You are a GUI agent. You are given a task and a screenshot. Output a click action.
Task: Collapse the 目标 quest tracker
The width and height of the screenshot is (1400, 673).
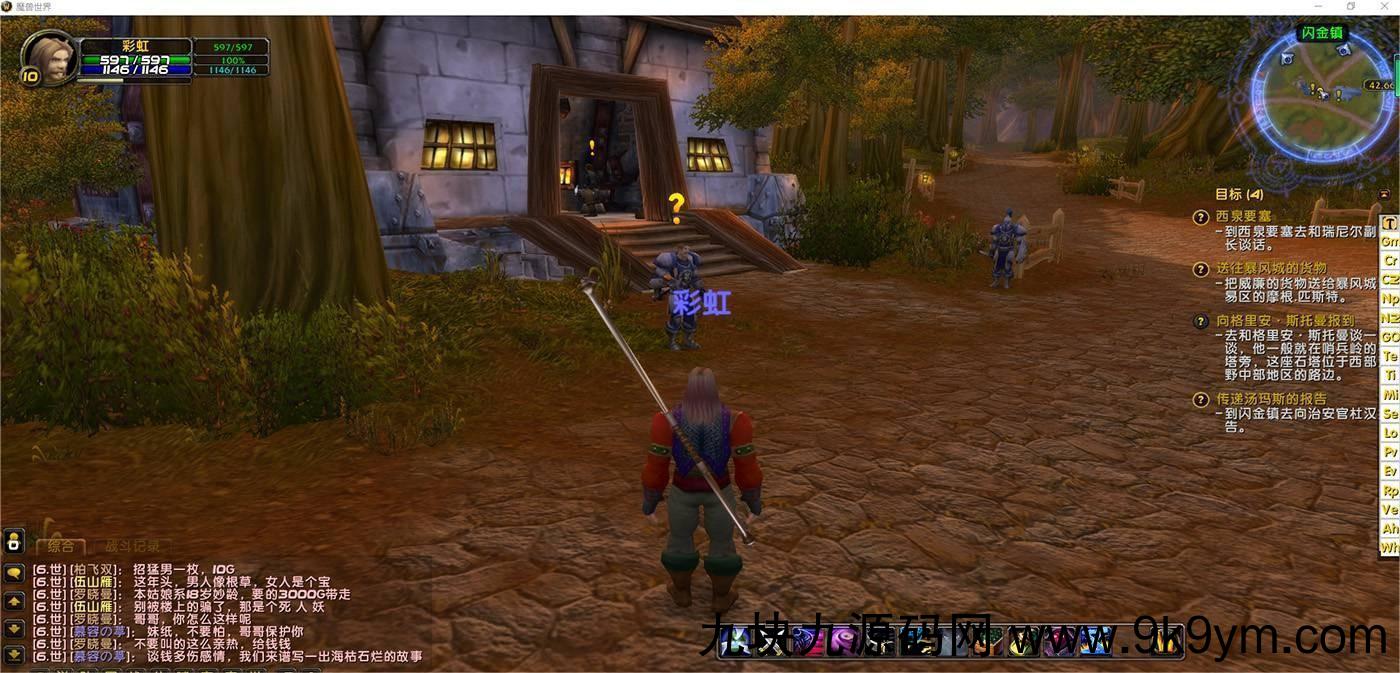tap(1384, 194)
